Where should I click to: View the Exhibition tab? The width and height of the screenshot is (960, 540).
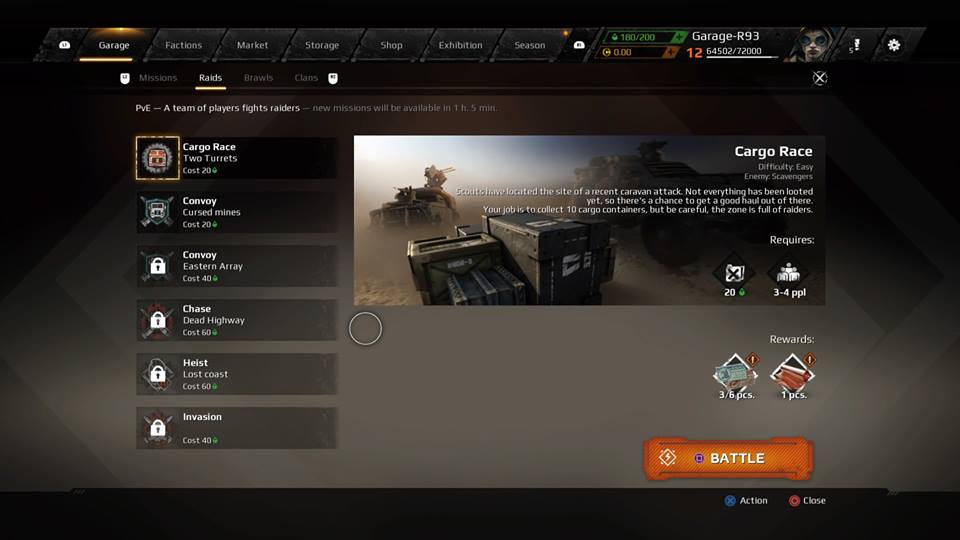pos(460,45)
